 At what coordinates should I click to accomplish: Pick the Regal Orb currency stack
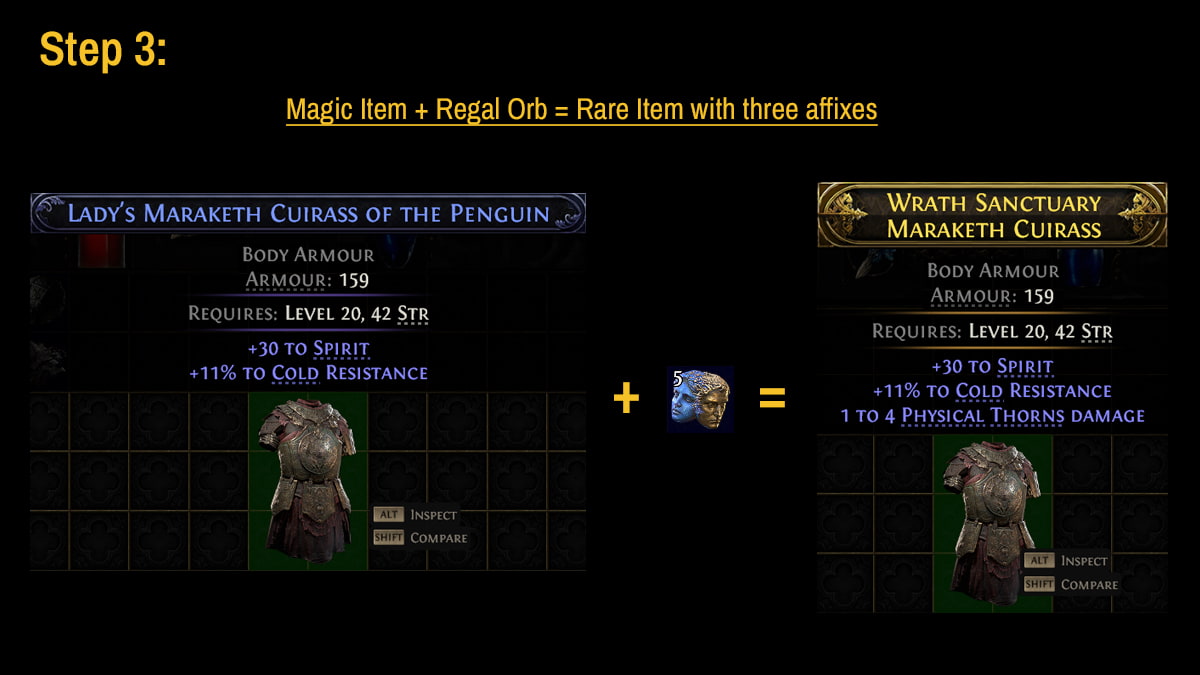pyautogui.click(x=700, y=399)
